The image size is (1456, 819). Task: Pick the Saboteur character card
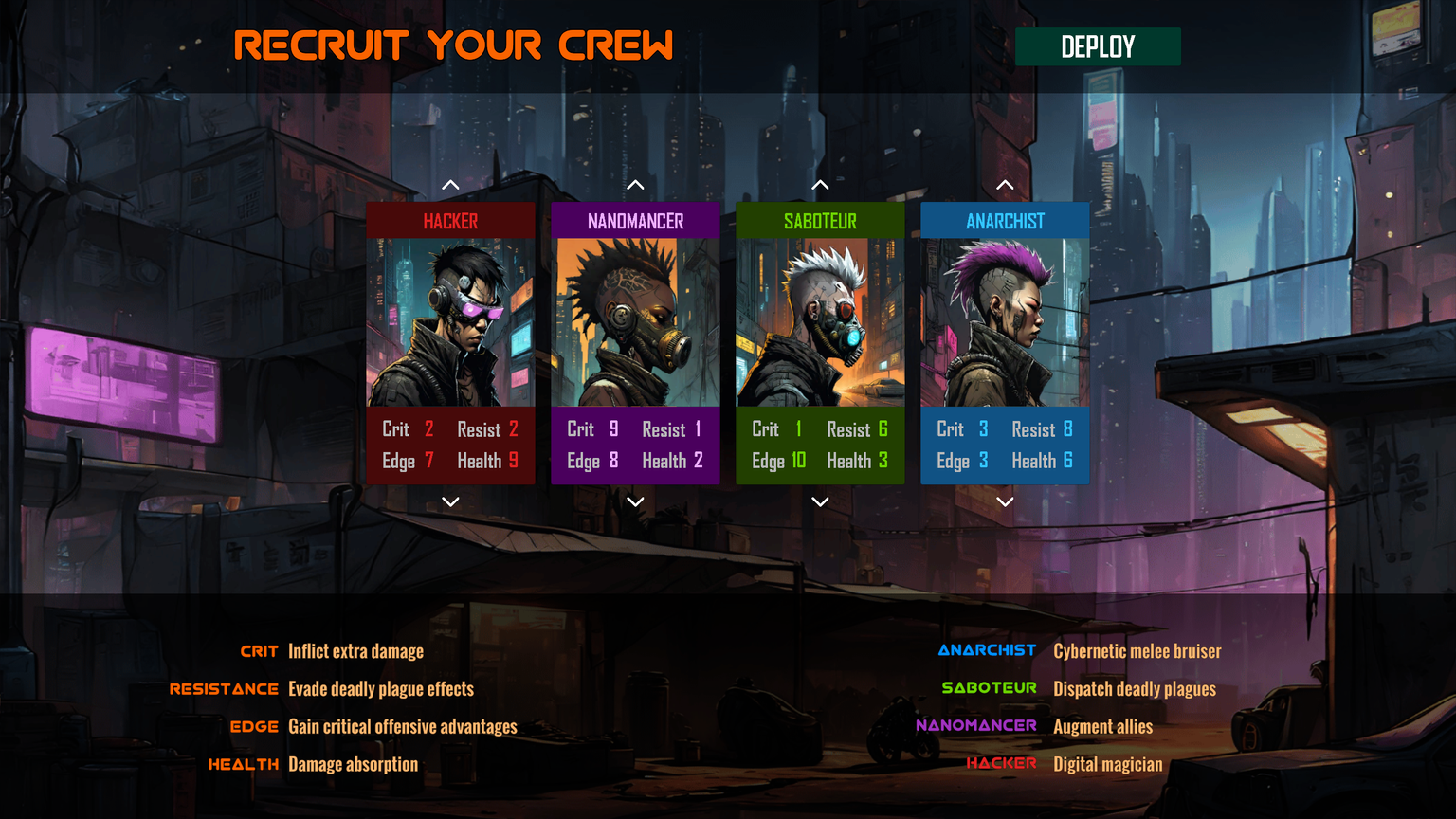[820, 322]
